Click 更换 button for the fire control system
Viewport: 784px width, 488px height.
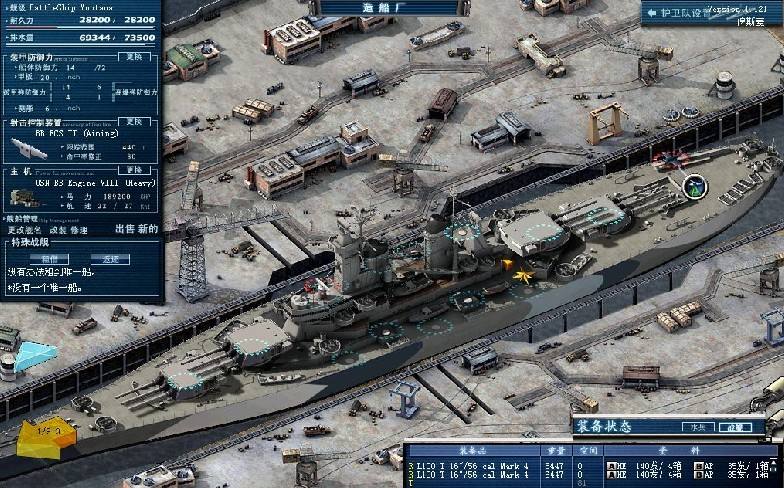point(135,121)
